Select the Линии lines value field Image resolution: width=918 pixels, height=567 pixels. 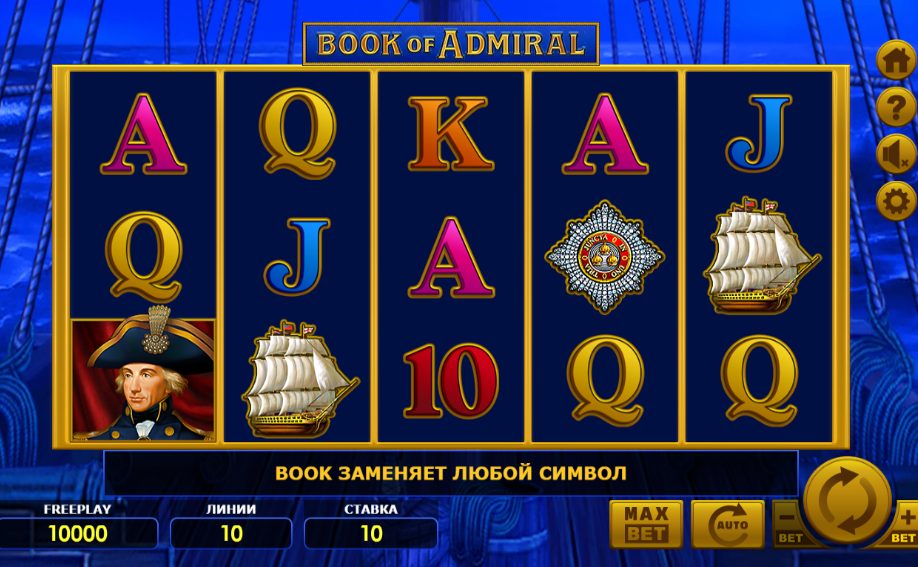[231, 533]
